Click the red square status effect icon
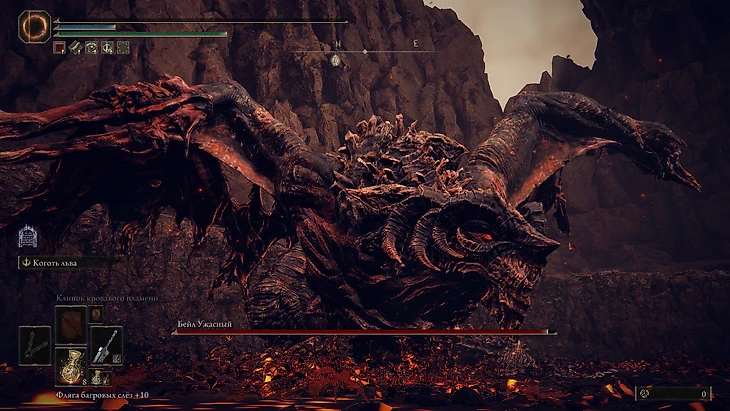Image resolution: width=730 pixels, height=411 pixels. click(59, 47)
